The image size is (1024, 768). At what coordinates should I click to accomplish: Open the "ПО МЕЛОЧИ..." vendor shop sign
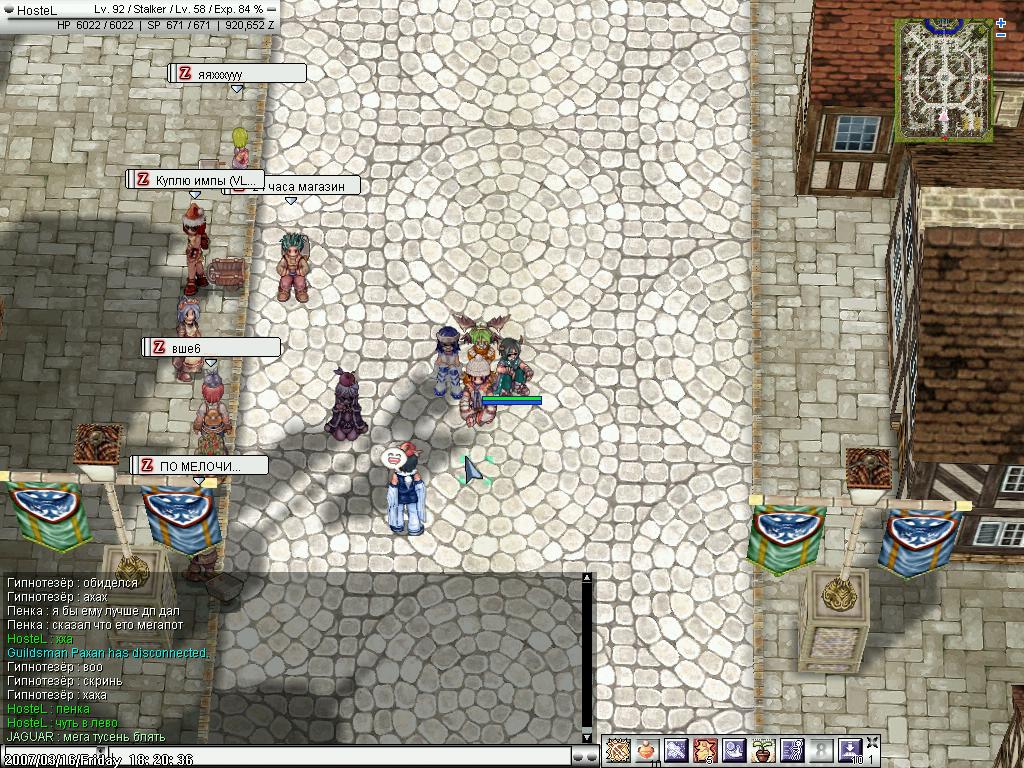click(200, 466)
